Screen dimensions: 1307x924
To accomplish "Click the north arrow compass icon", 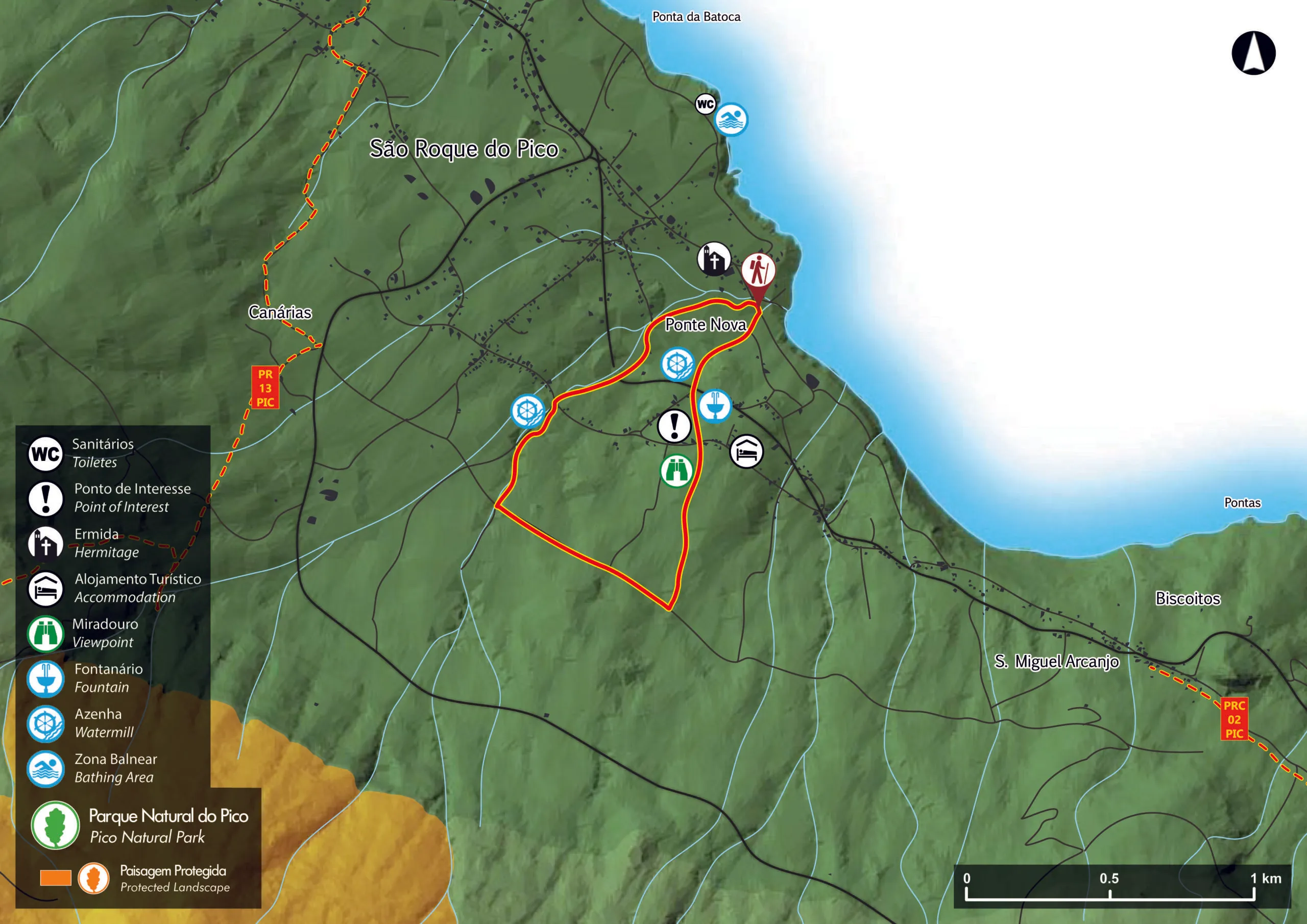I will point(1253,53).
